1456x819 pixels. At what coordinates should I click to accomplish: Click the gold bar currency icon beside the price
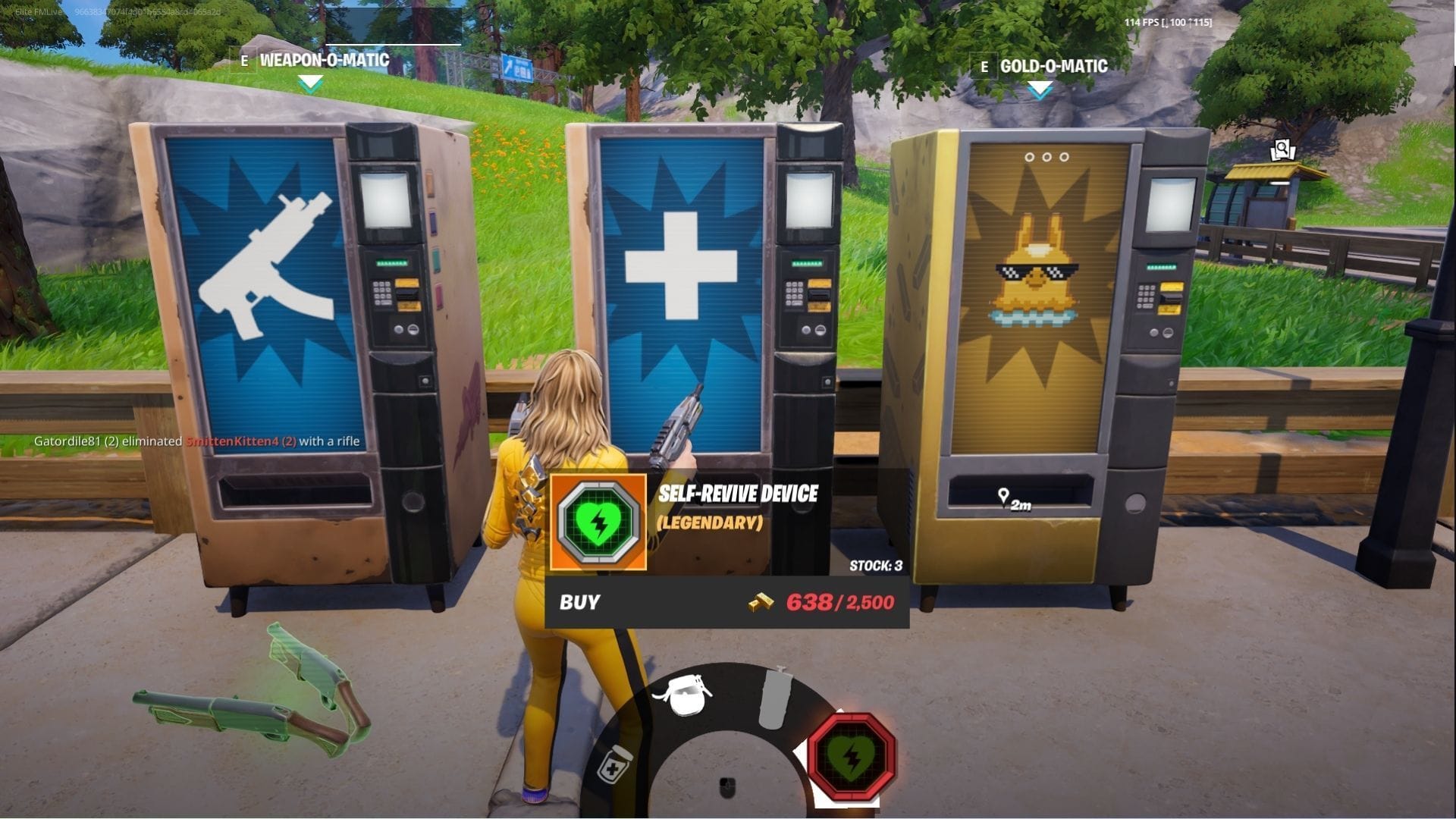[x=761, y=602]
